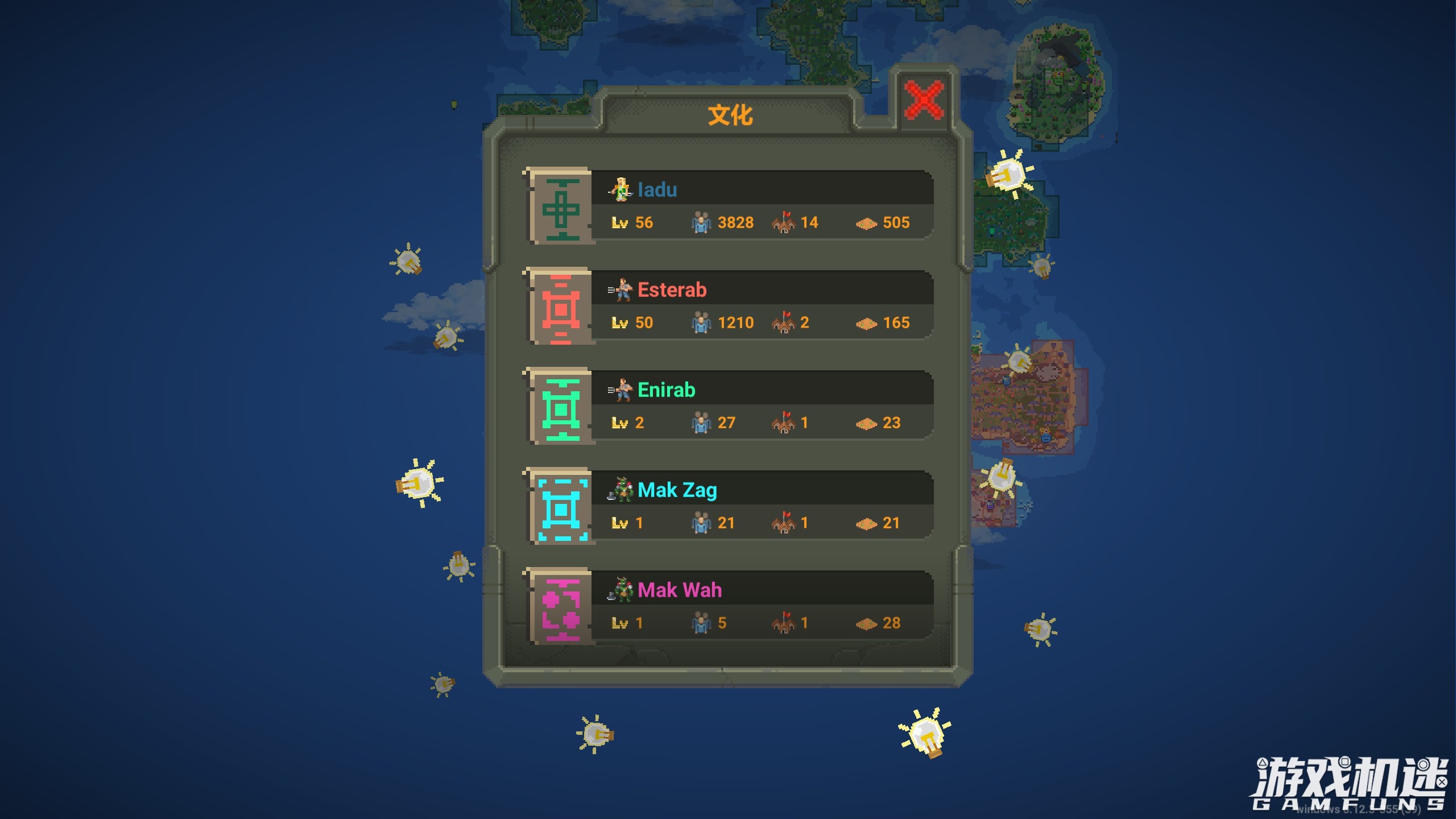Image resolution: width=1456 pixels, height=819 pixels.
Task: Select the Esterab culture name text
Action: (673, 289)
